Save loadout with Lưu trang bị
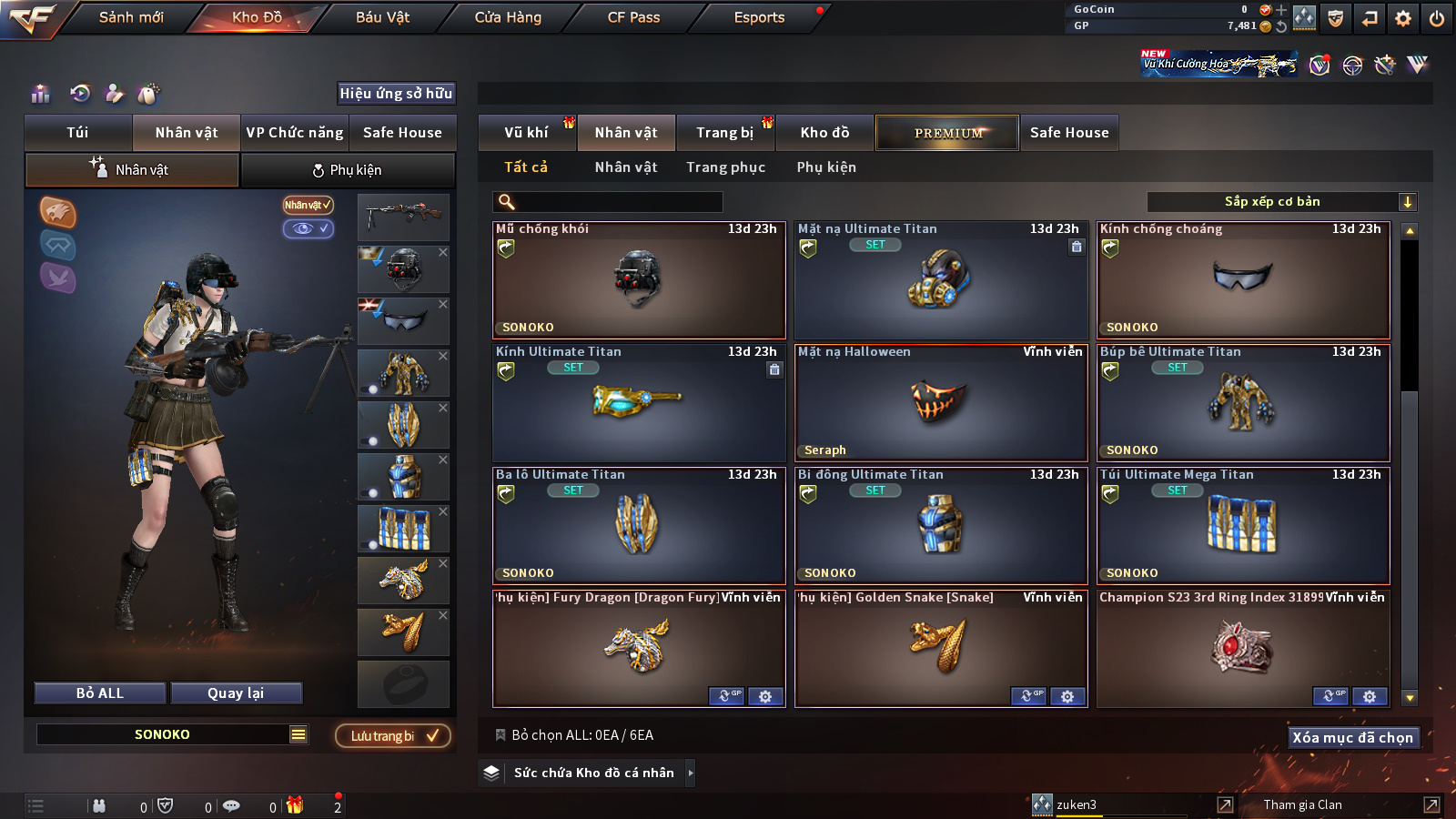 click(393, 735)
